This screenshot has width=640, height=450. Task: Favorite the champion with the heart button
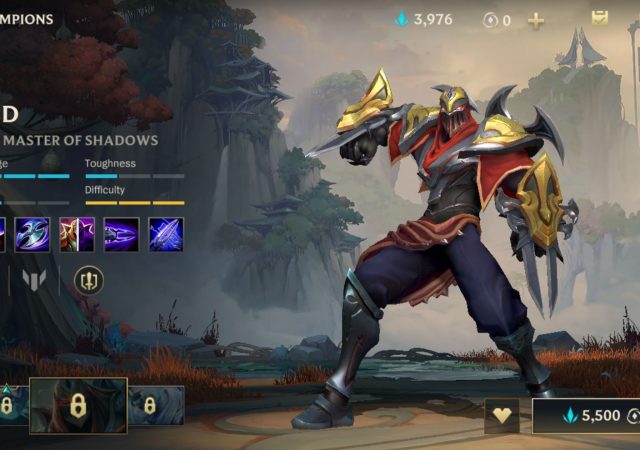(x=501, y=416)
